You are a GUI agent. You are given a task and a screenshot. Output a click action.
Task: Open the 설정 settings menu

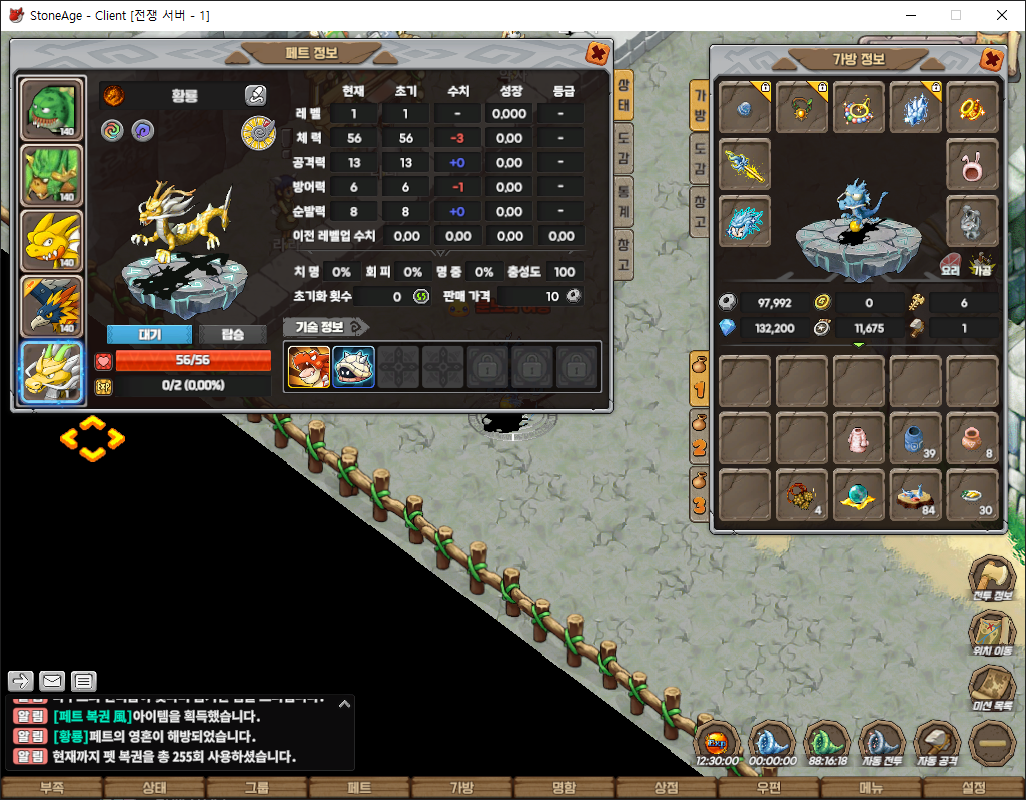coord(973,788)
